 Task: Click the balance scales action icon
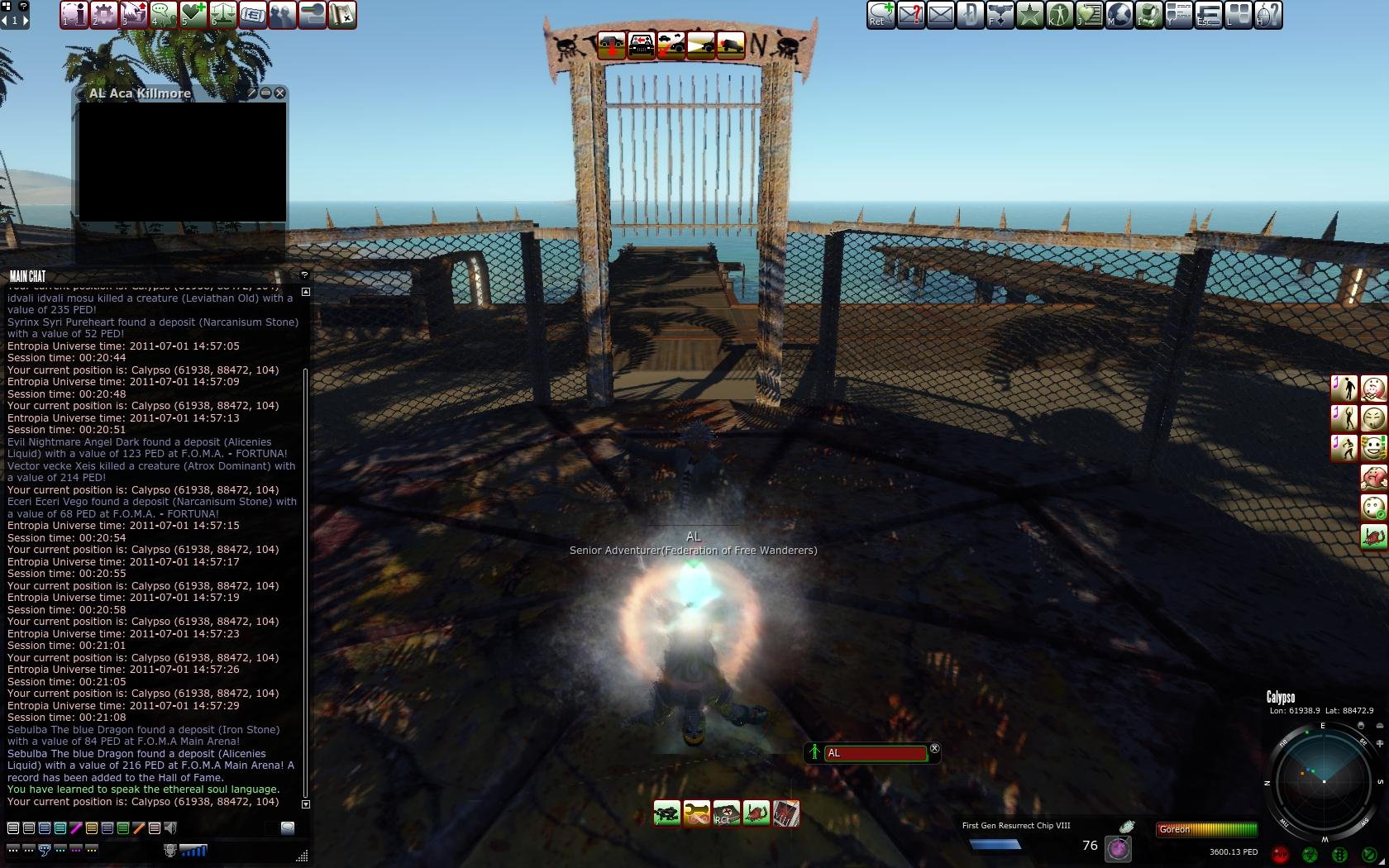222,15
